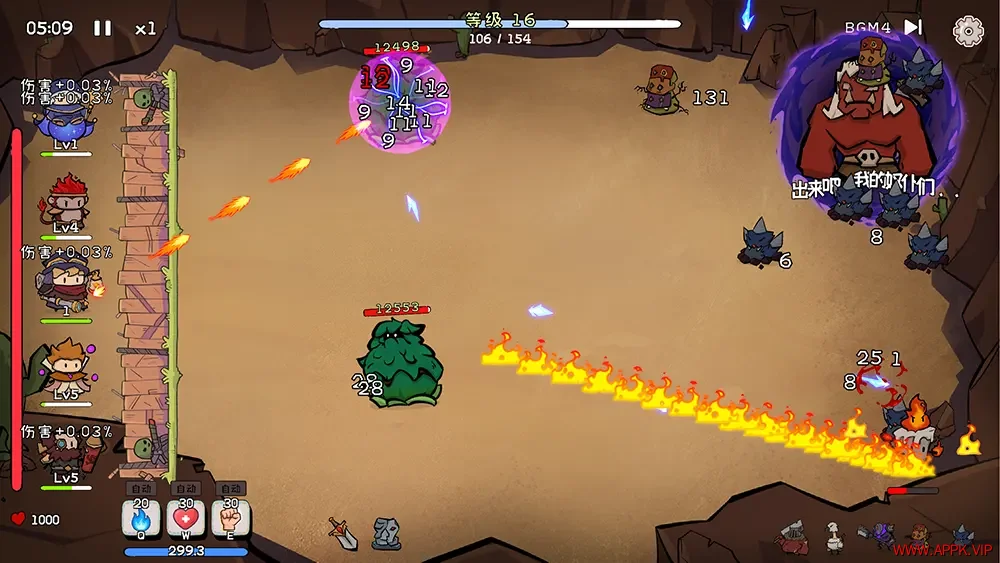Image resolution: width=1000 pixels, height=563 pixels.
Task: Open the settings gear menu
Action: coord(968,31)
